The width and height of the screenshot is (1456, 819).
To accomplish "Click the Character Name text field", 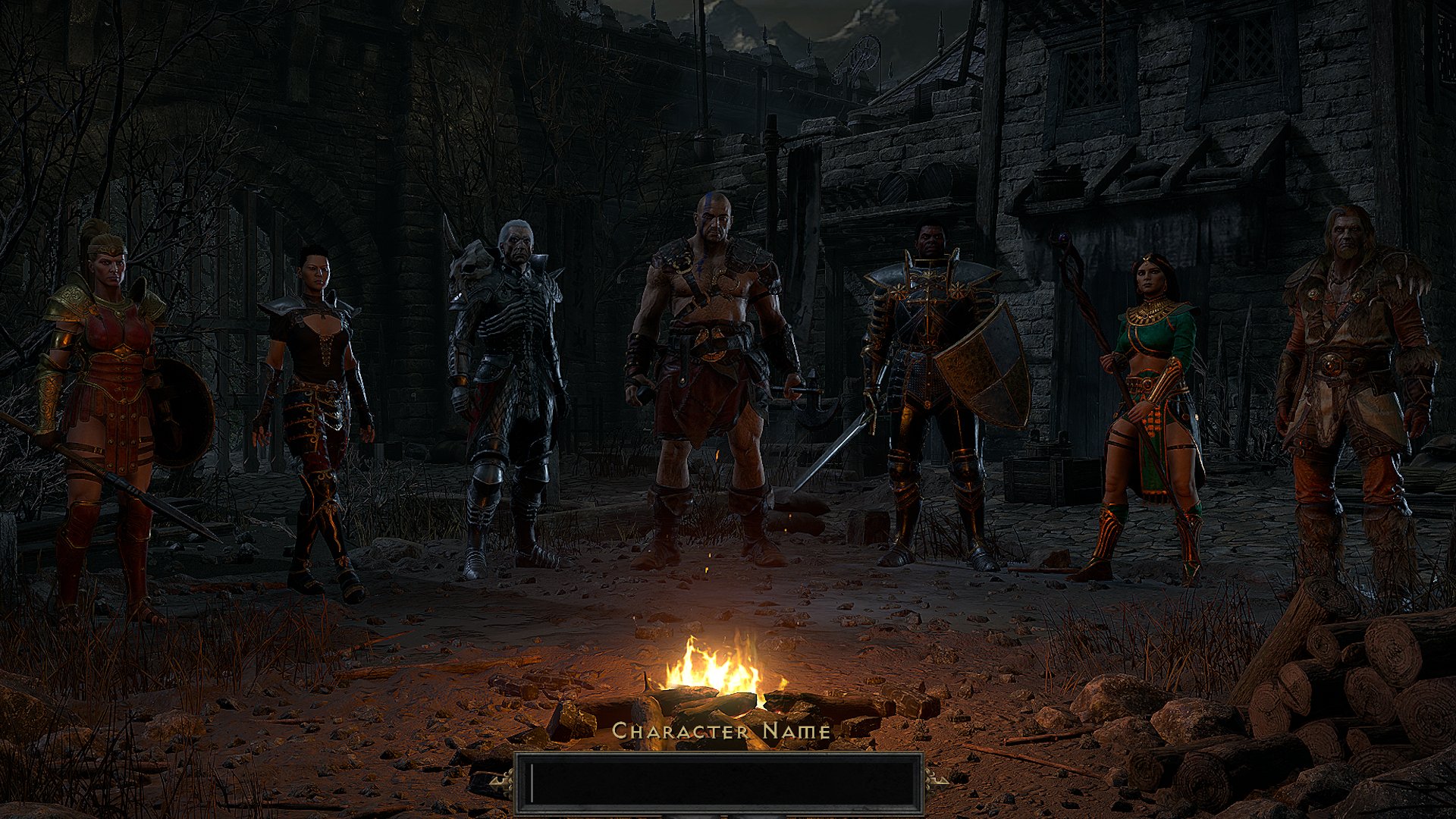I will [x=719, y=783].
